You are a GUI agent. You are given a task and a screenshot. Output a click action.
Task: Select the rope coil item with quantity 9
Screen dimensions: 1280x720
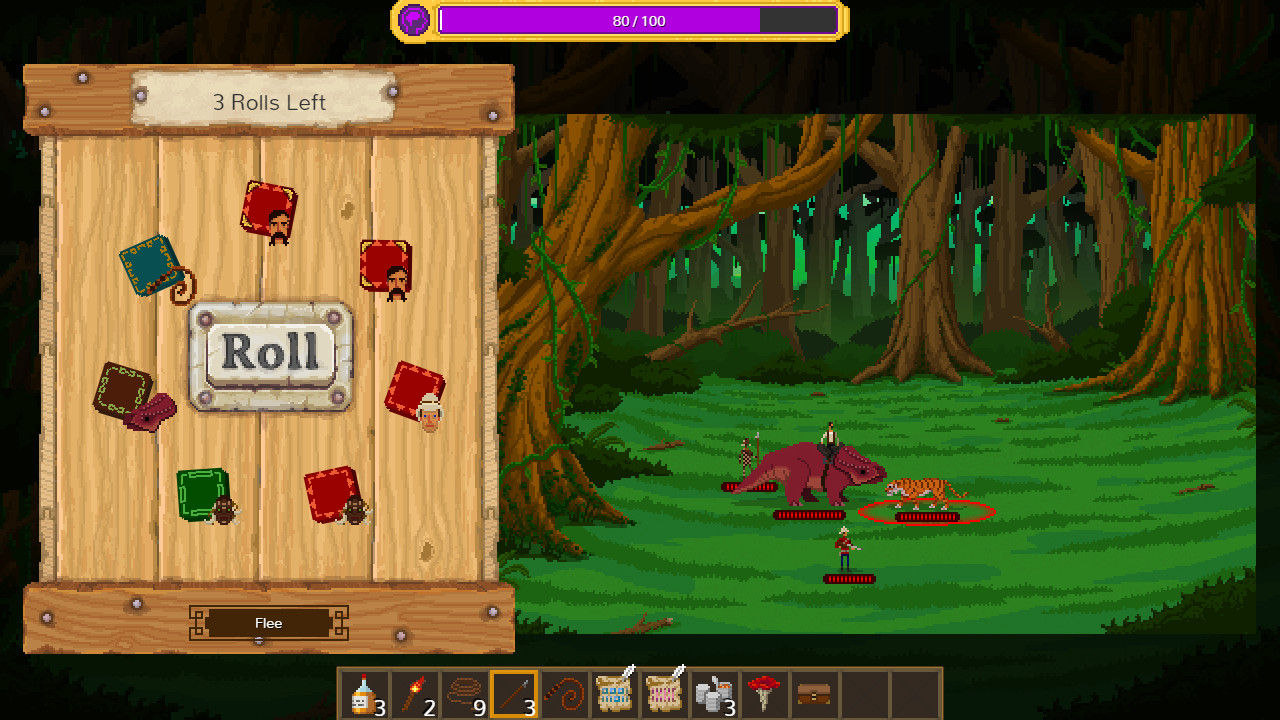464,693
